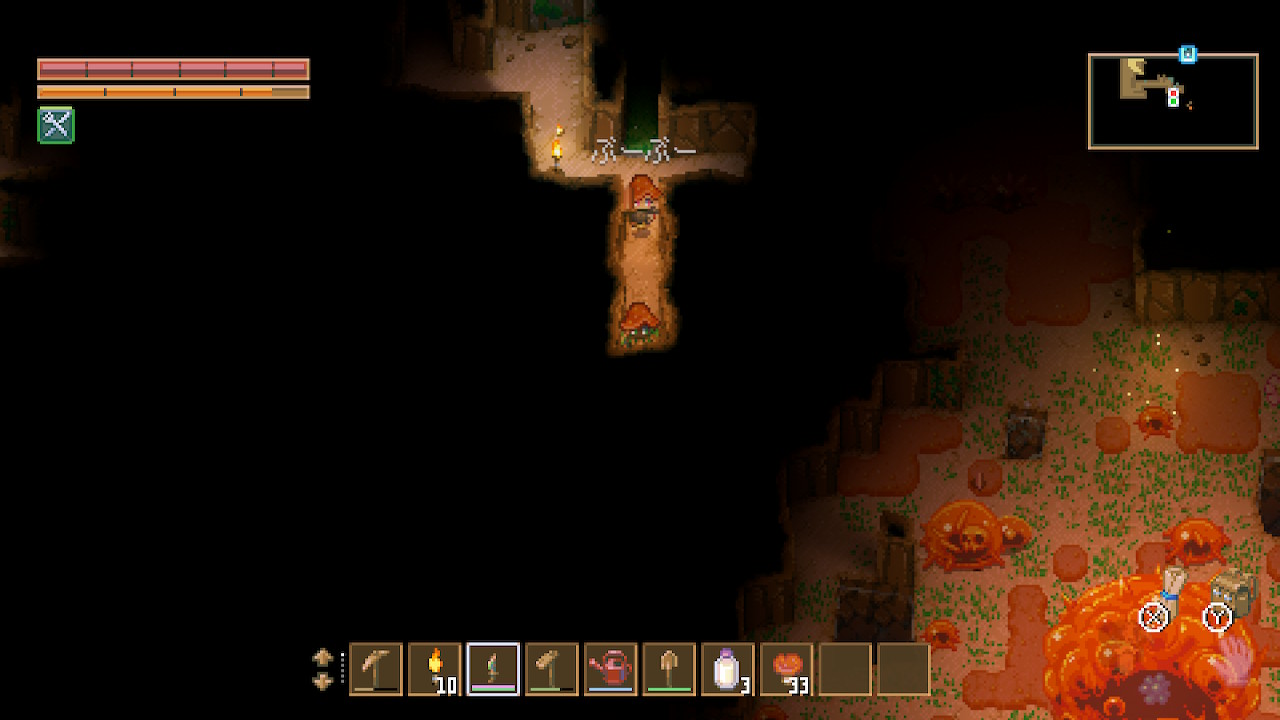Image resolution: width=1280 pixels, height=720 pixels.
Task: Open the minimap
Action: [1172, 101]
